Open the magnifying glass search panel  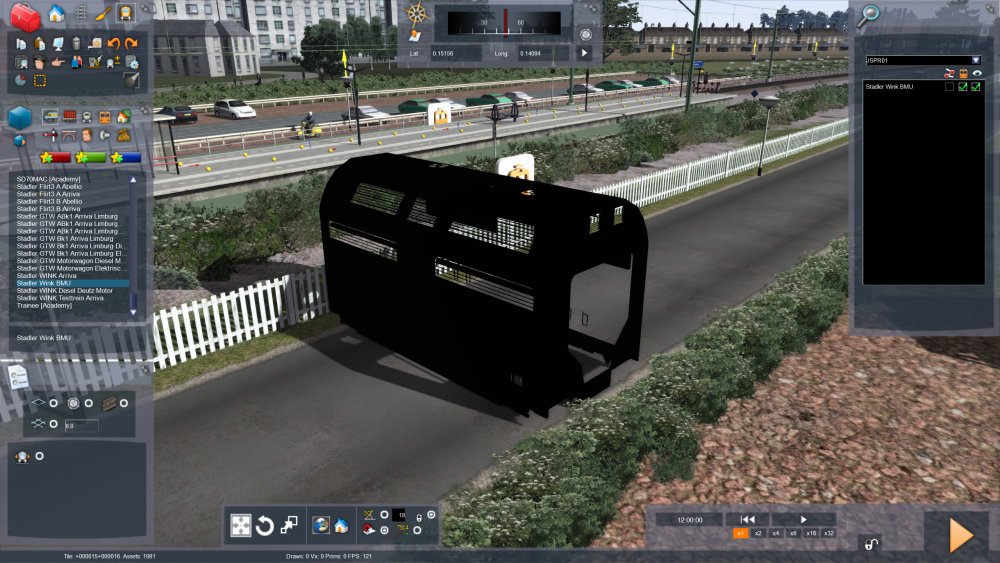(x=870, y=14)
